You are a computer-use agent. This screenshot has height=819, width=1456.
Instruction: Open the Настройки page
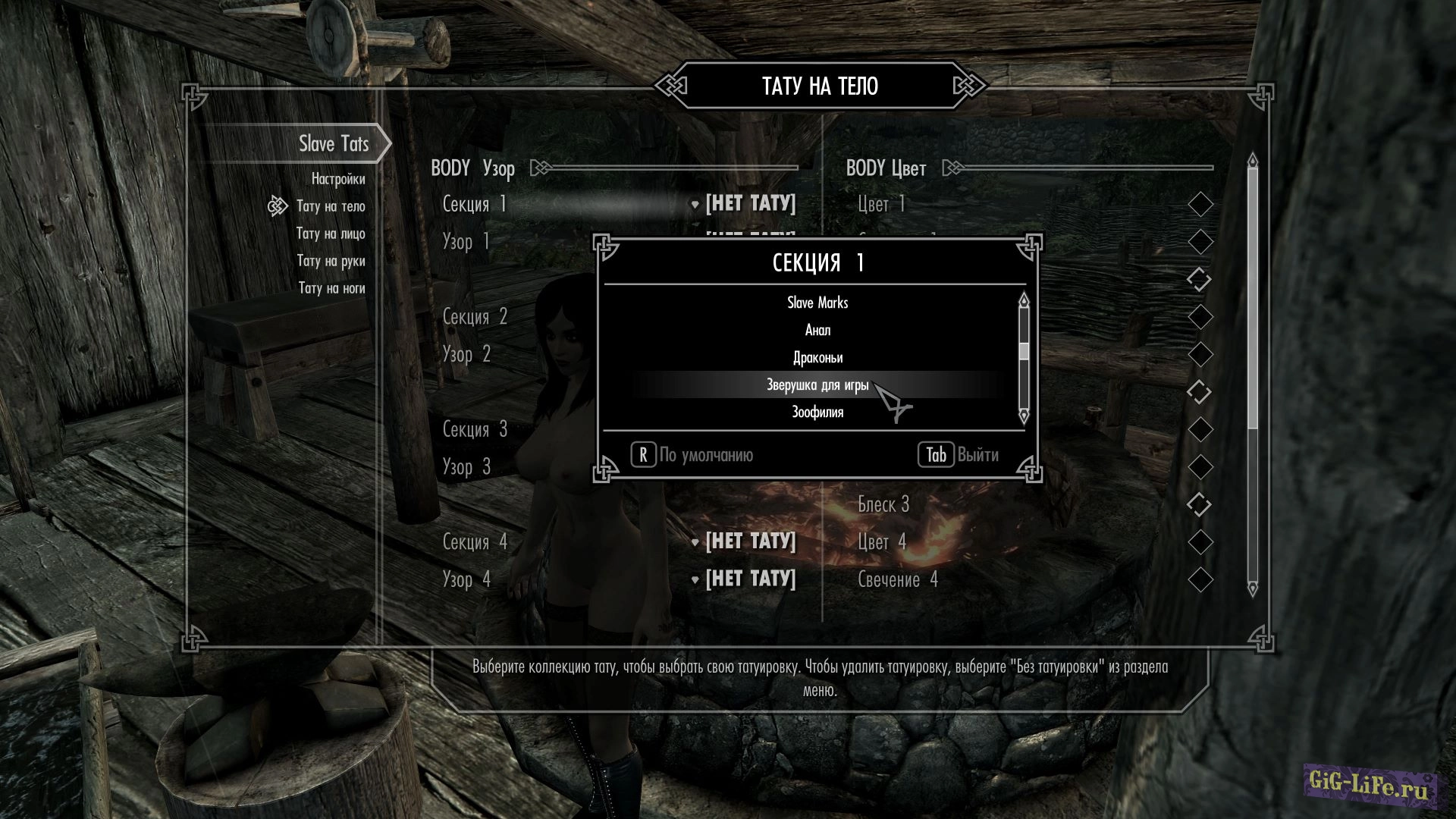click(x=337, y=179)
